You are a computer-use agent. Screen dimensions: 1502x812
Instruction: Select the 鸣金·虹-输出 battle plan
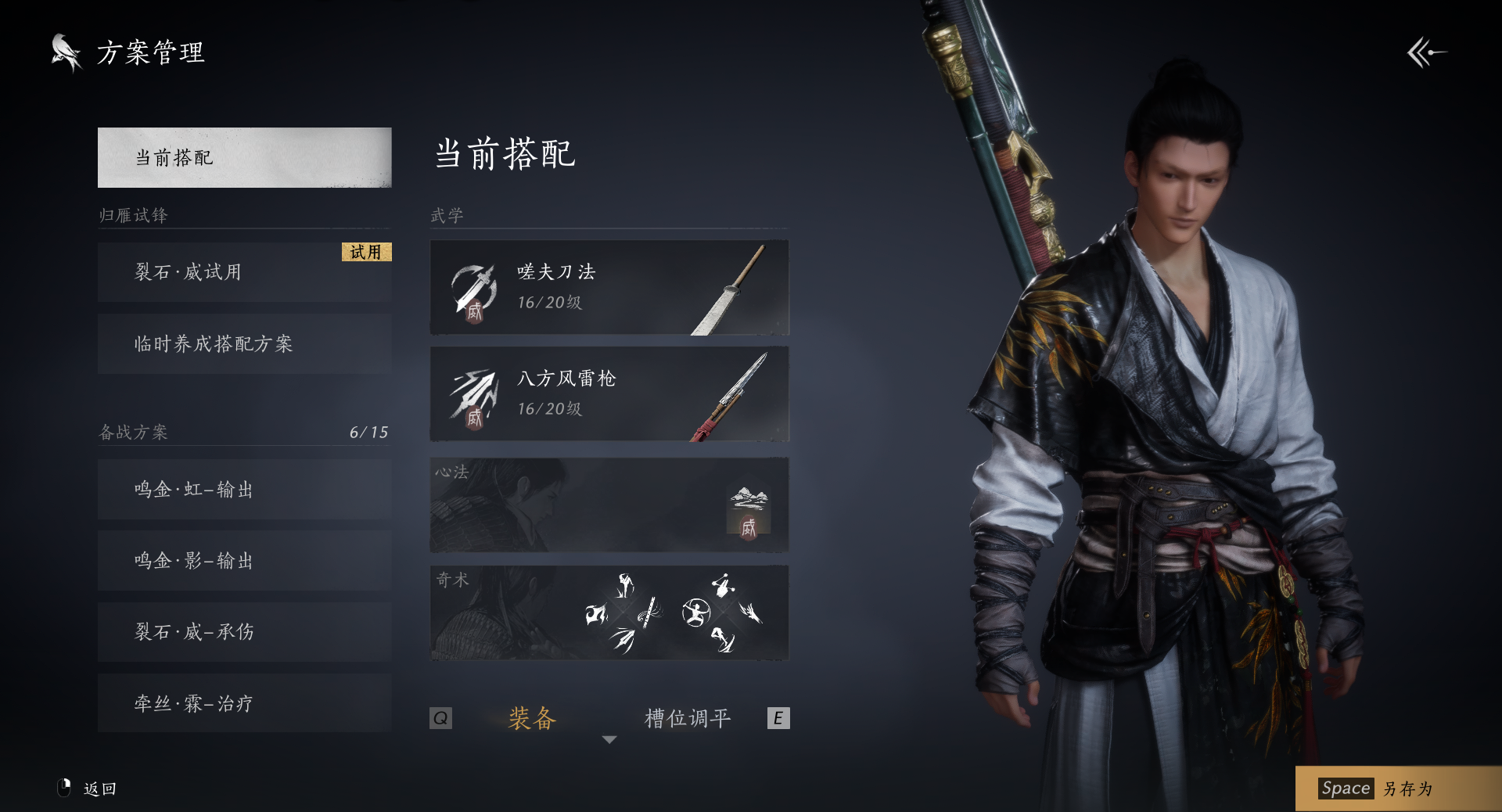tap(244, 490)
